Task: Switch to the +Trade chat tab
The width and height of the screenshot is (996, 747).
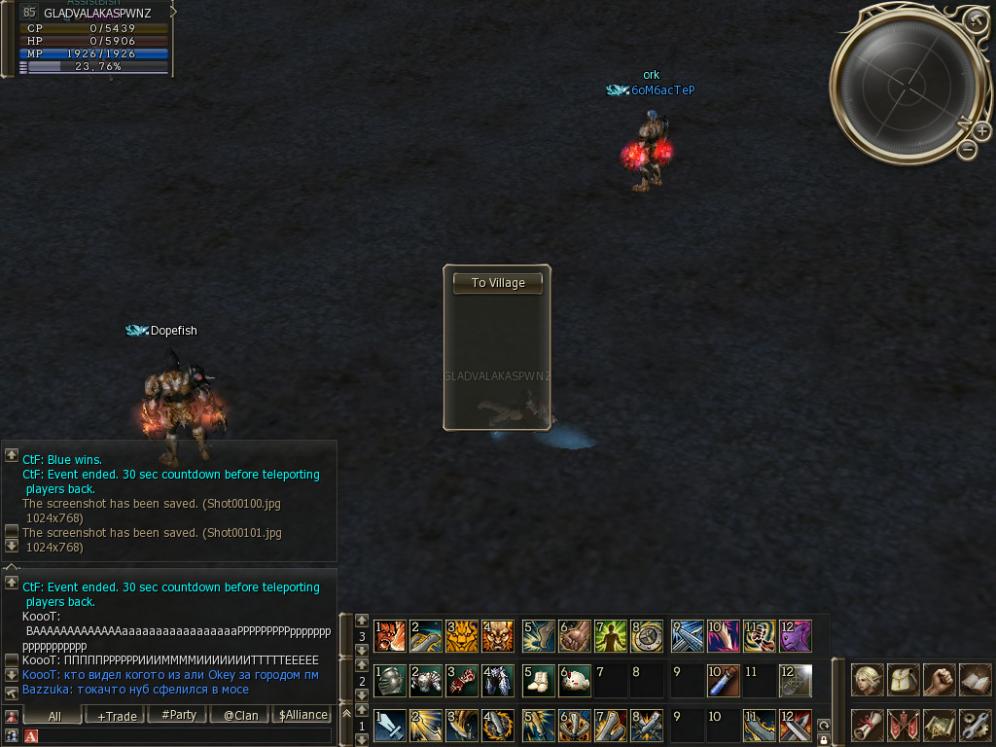Action: click(x=116, y=716)
